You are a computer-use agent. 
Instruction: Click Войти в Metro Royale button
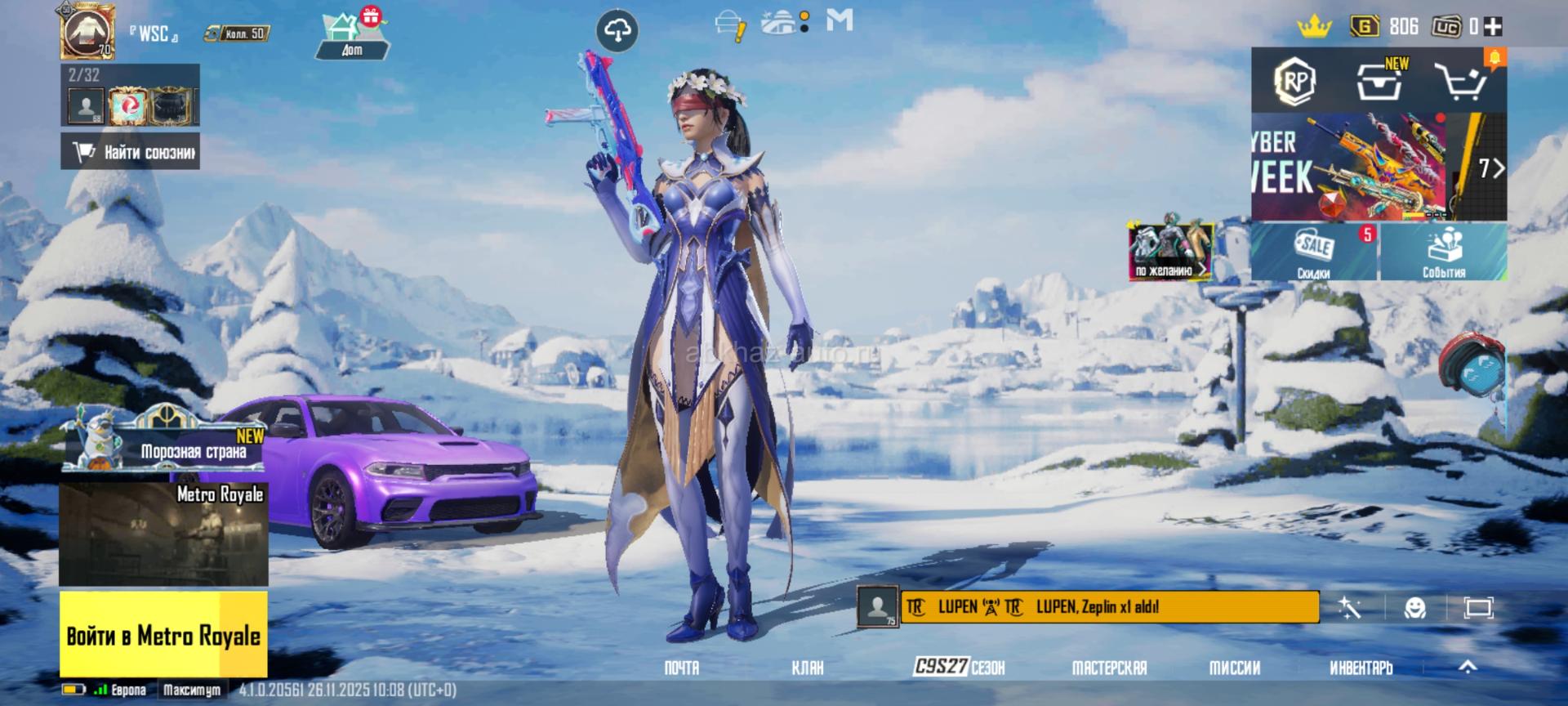(x=163, y=636)
